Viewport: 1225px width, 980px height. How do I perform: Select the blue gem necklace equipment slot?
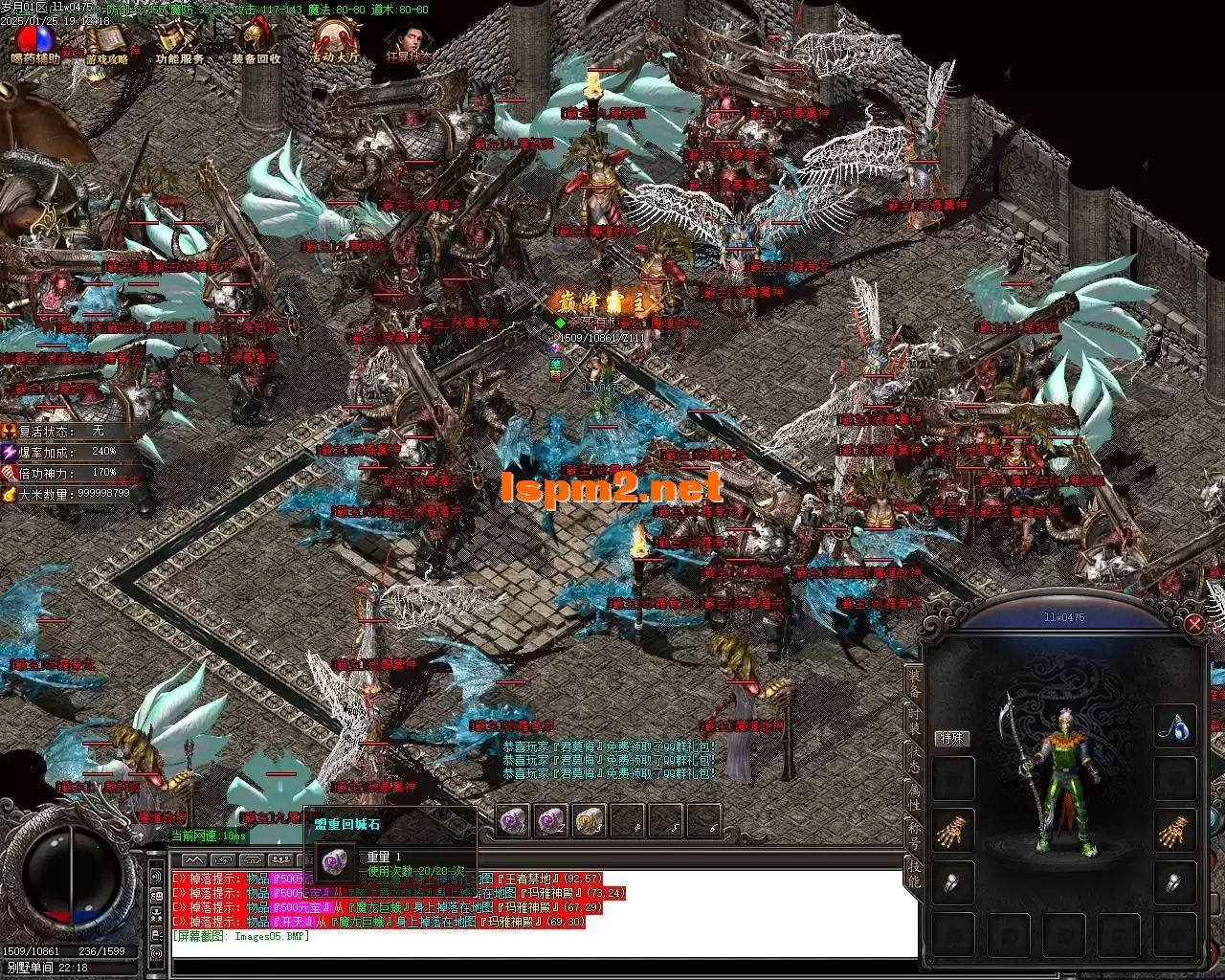[1174, 727]
